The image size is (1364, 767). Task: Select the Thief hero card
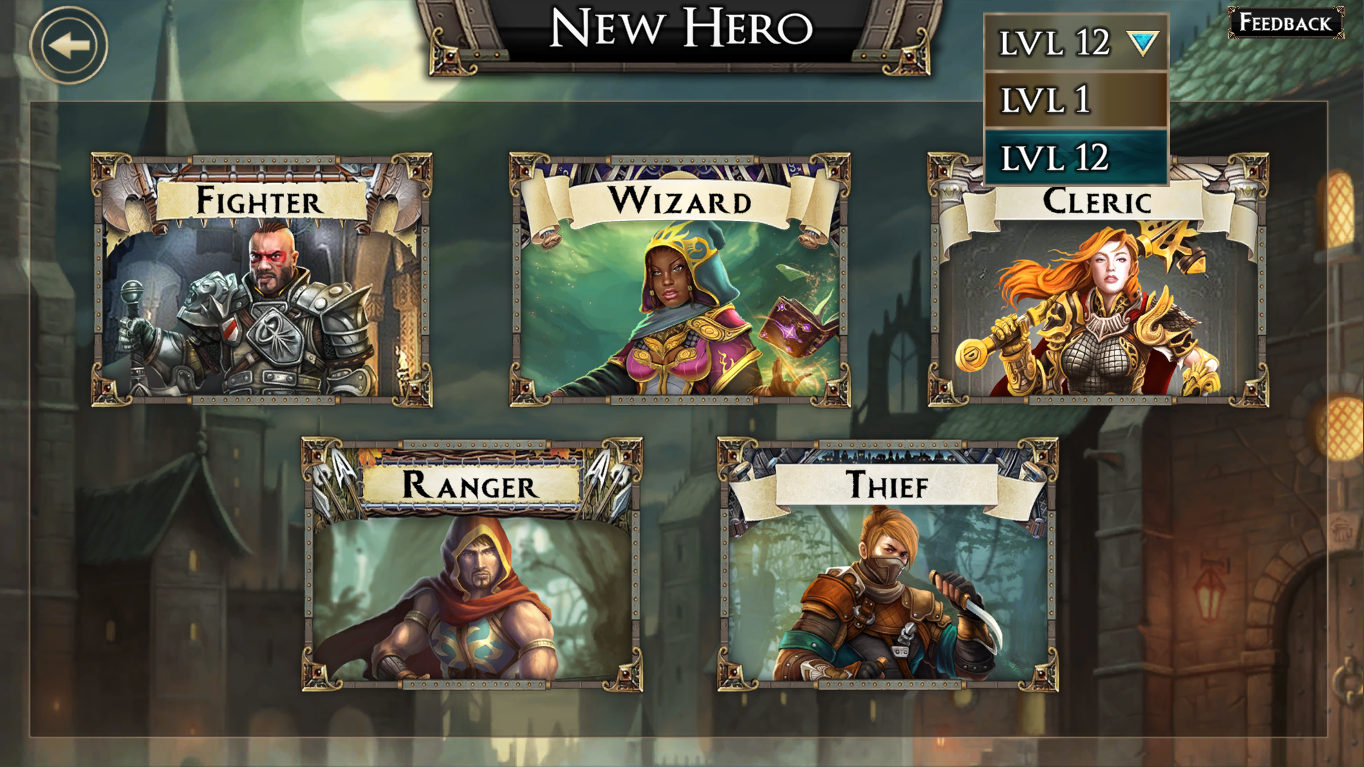pyautogui.click(x=888, y=565)
